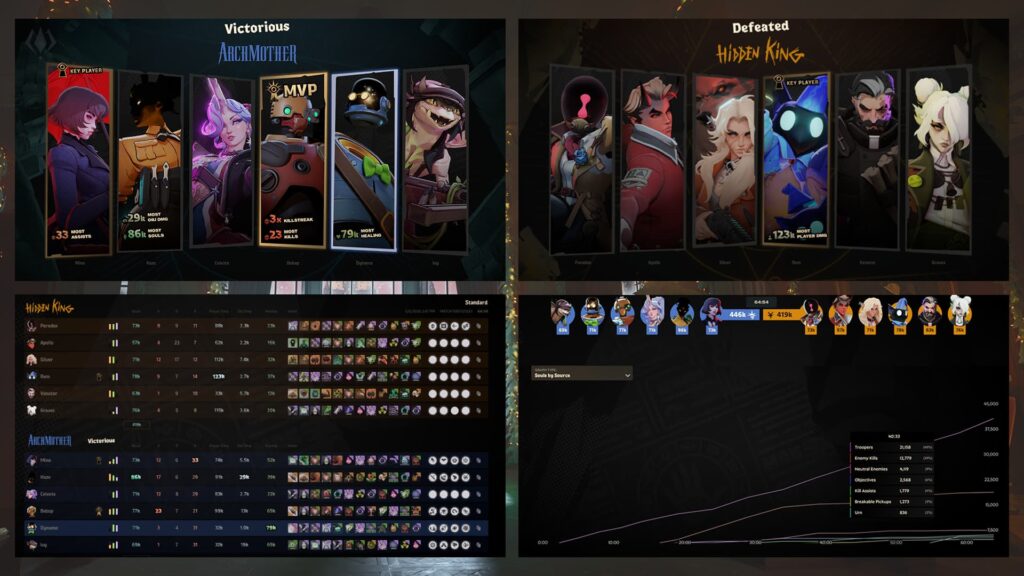Image resolution: width=1024 pixels, height=576 pixels.
Task: Select Venator's hero card
Action: click(x=867, y=159)
